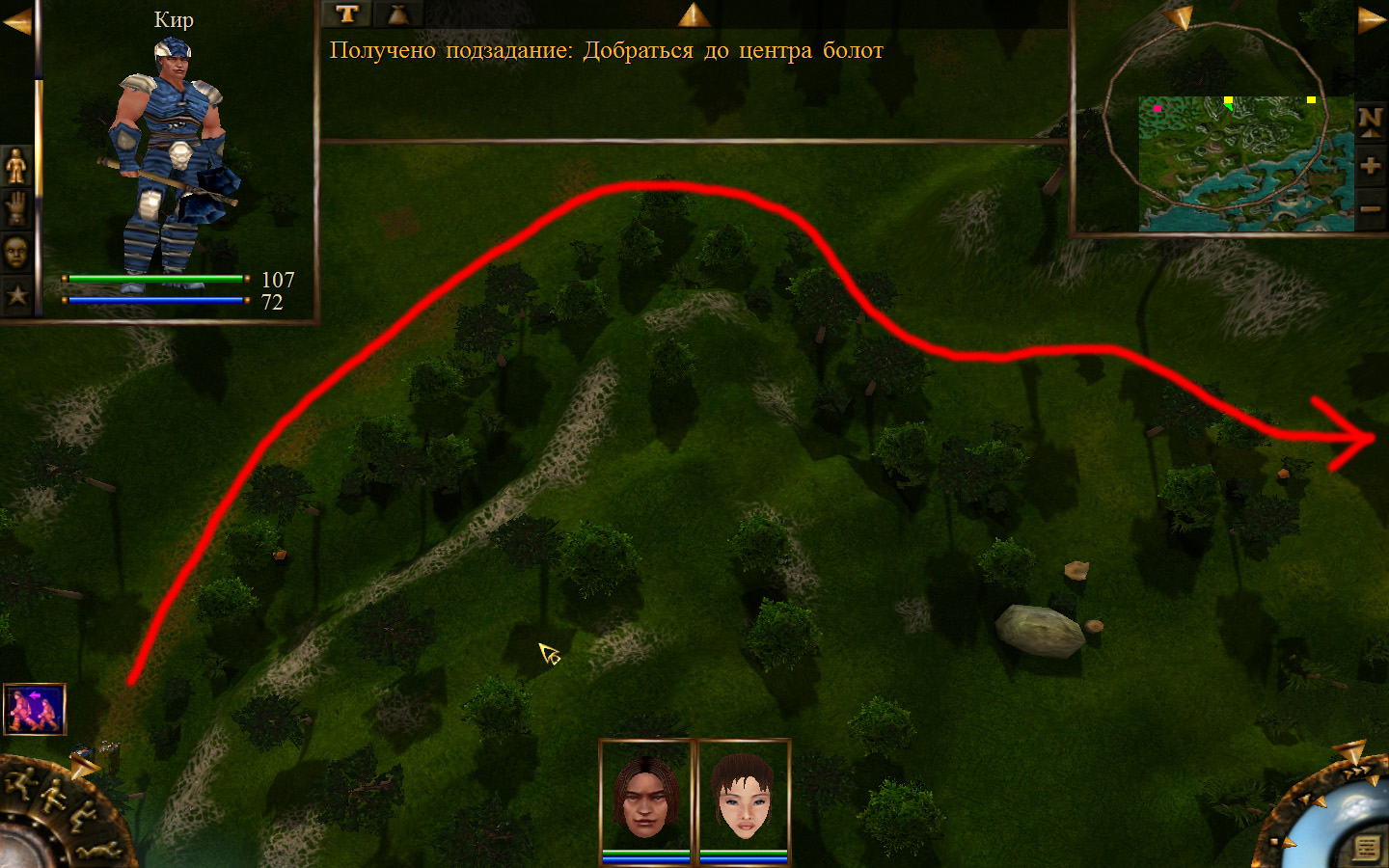The image size is (1389, 868).
Task: Collapse message log with the top arrow
Action: coord(694,14)
